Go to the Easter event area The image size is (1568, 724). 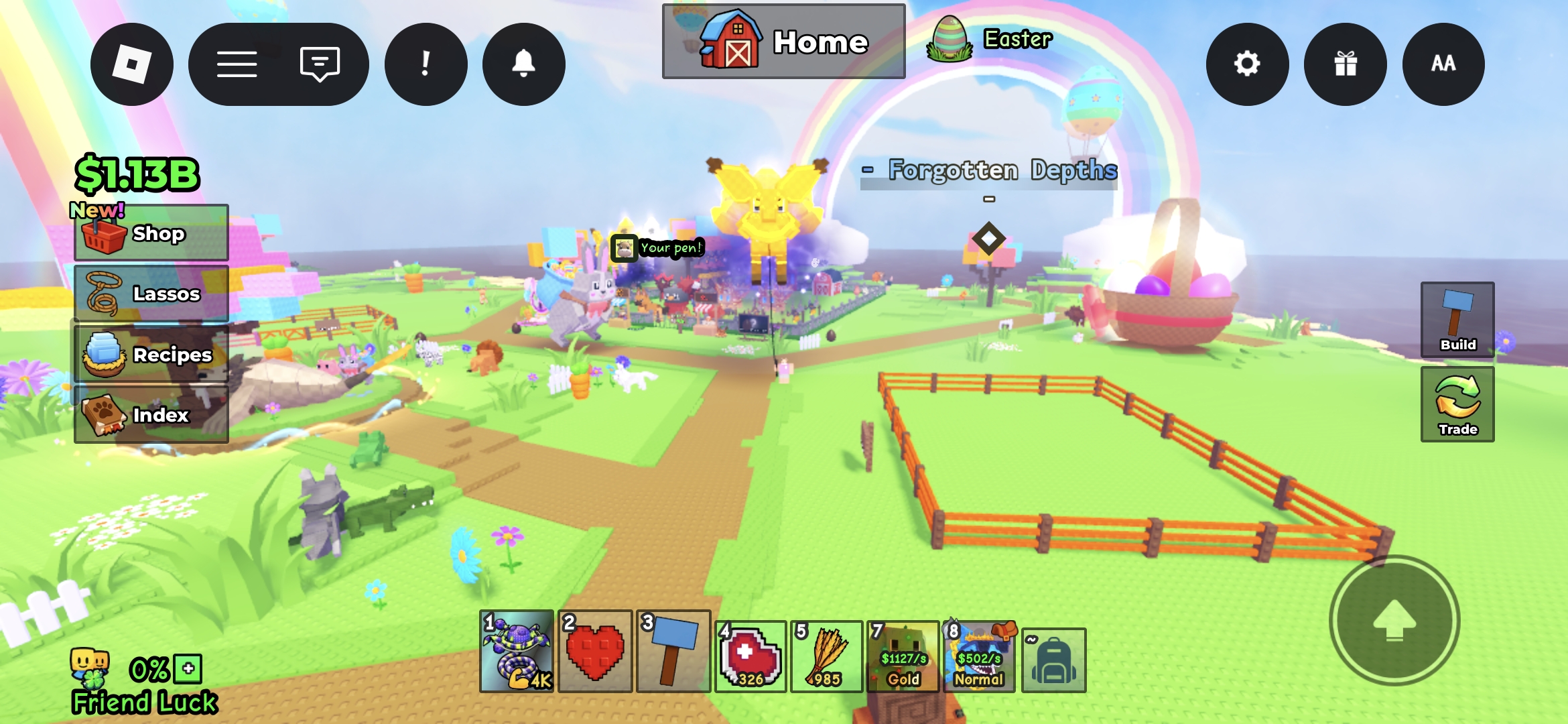point(990,40)
